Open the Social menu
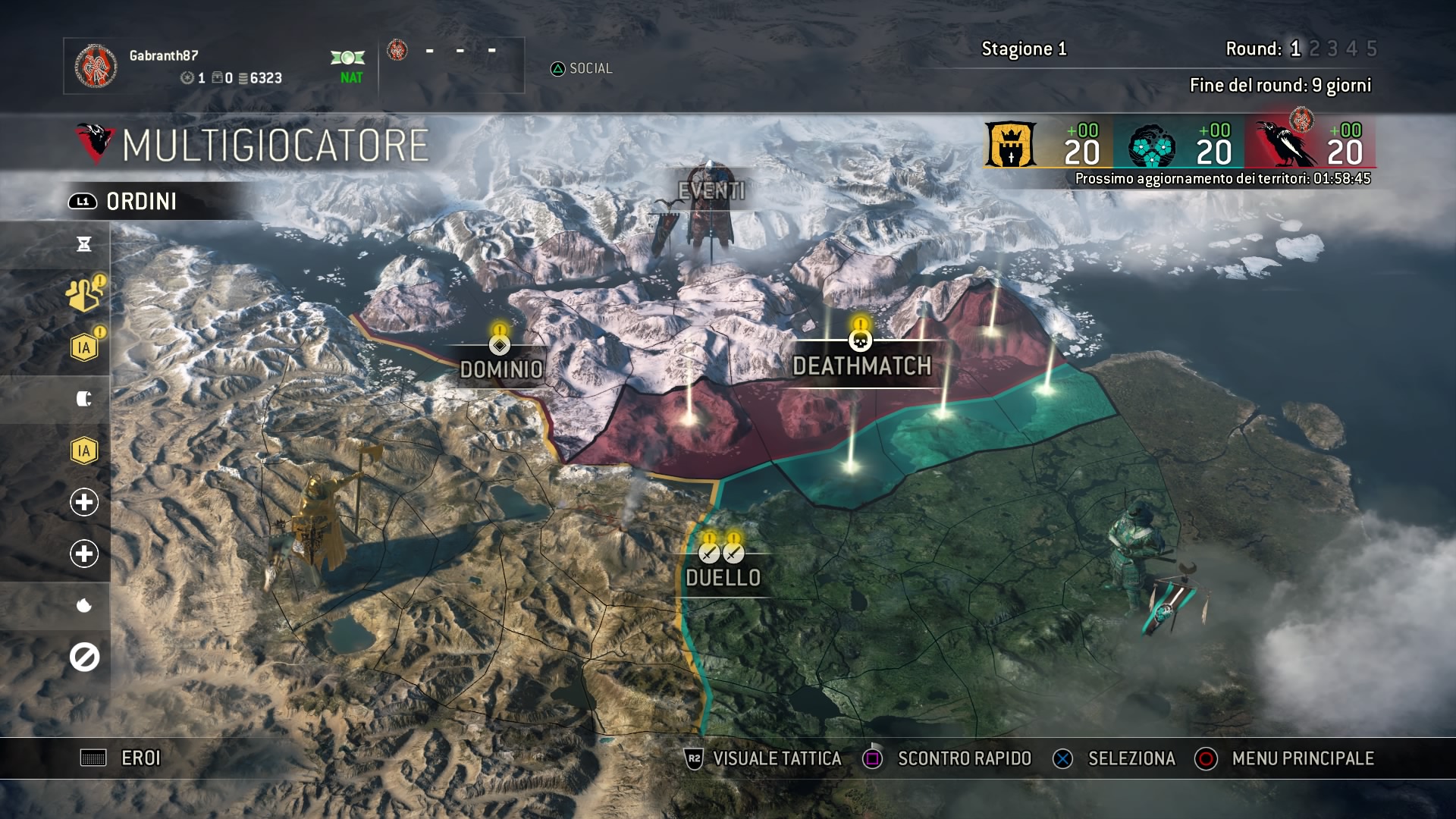The height and width of the screenshot is (819, 1456). 582,69
